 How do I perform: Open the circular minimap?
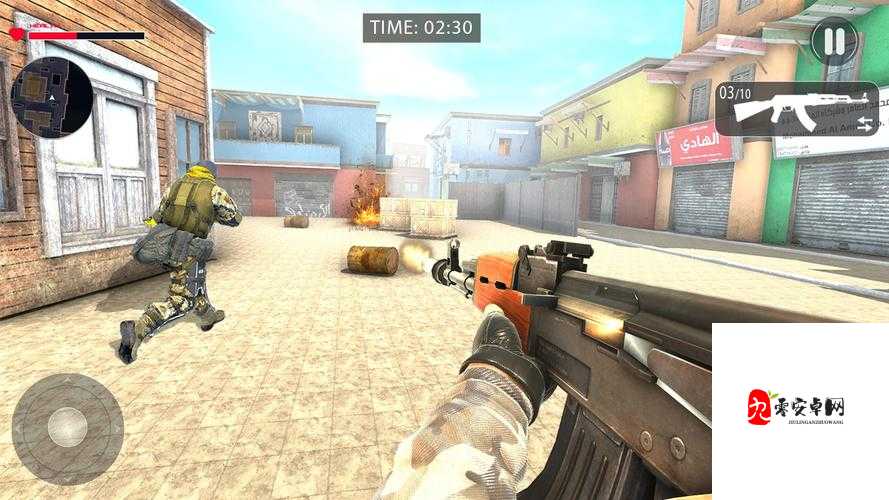[x=52, y=97]
